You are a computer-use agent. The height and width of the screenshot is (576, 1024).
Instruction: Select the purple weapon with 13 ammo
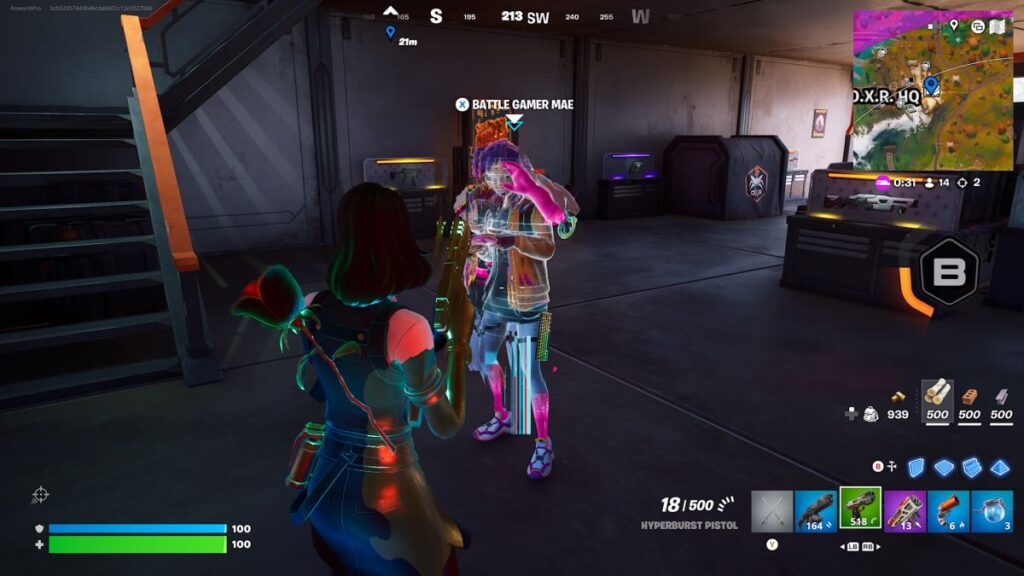pyautogui.click(x=904, y=510)
